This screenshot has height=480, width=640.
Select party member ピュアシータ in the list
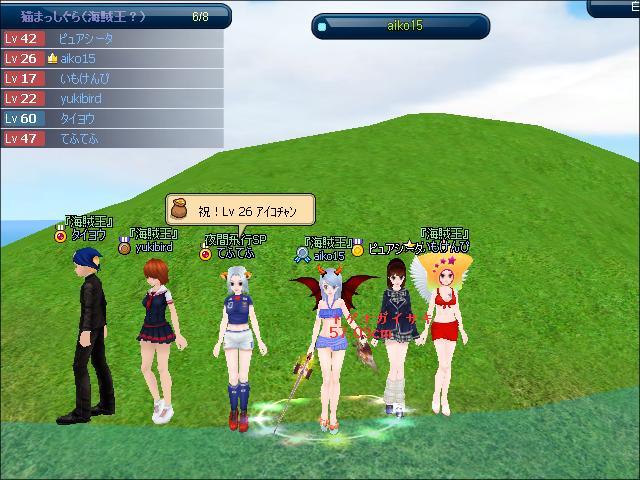click(x=110, y=38)
